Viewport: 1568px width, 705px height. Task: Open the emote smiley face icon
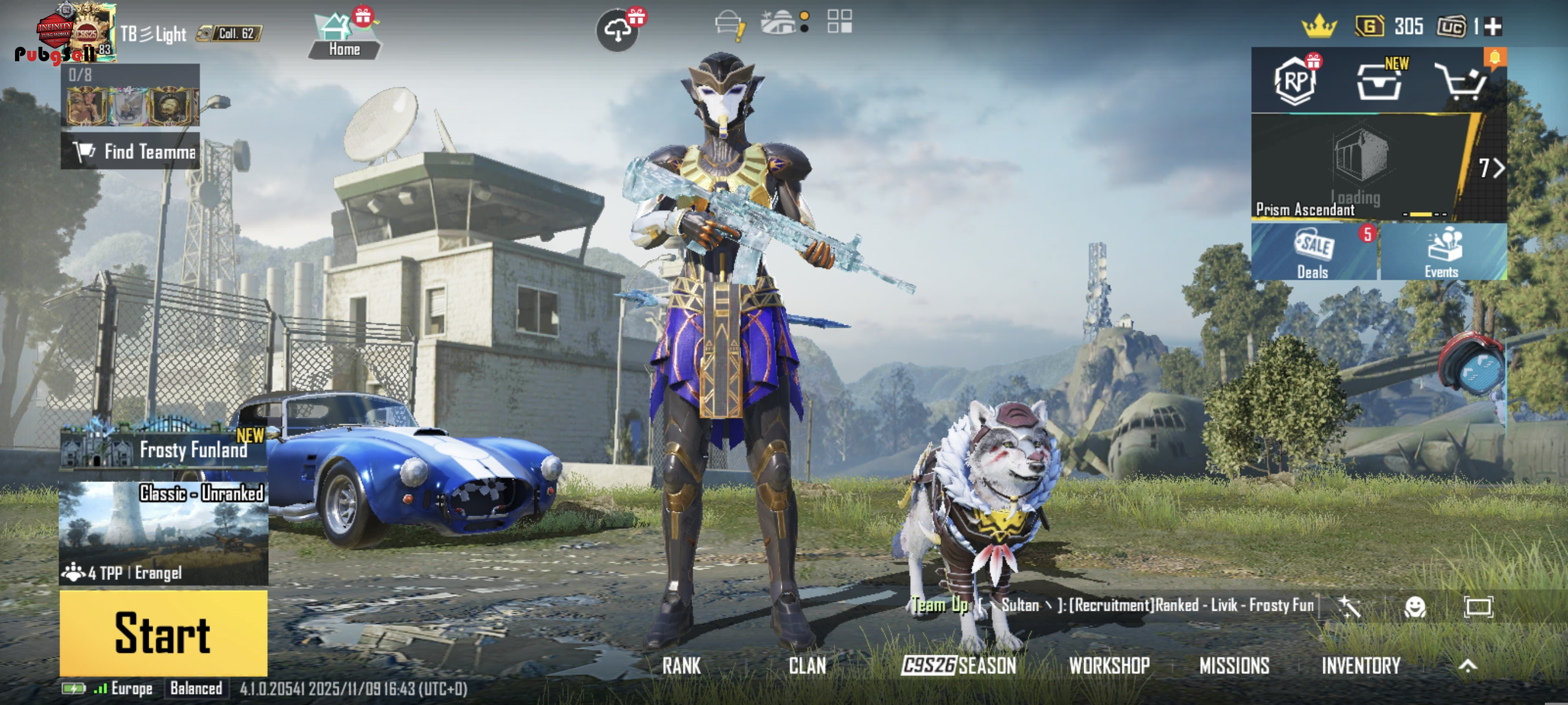(x=1415, y=606)
